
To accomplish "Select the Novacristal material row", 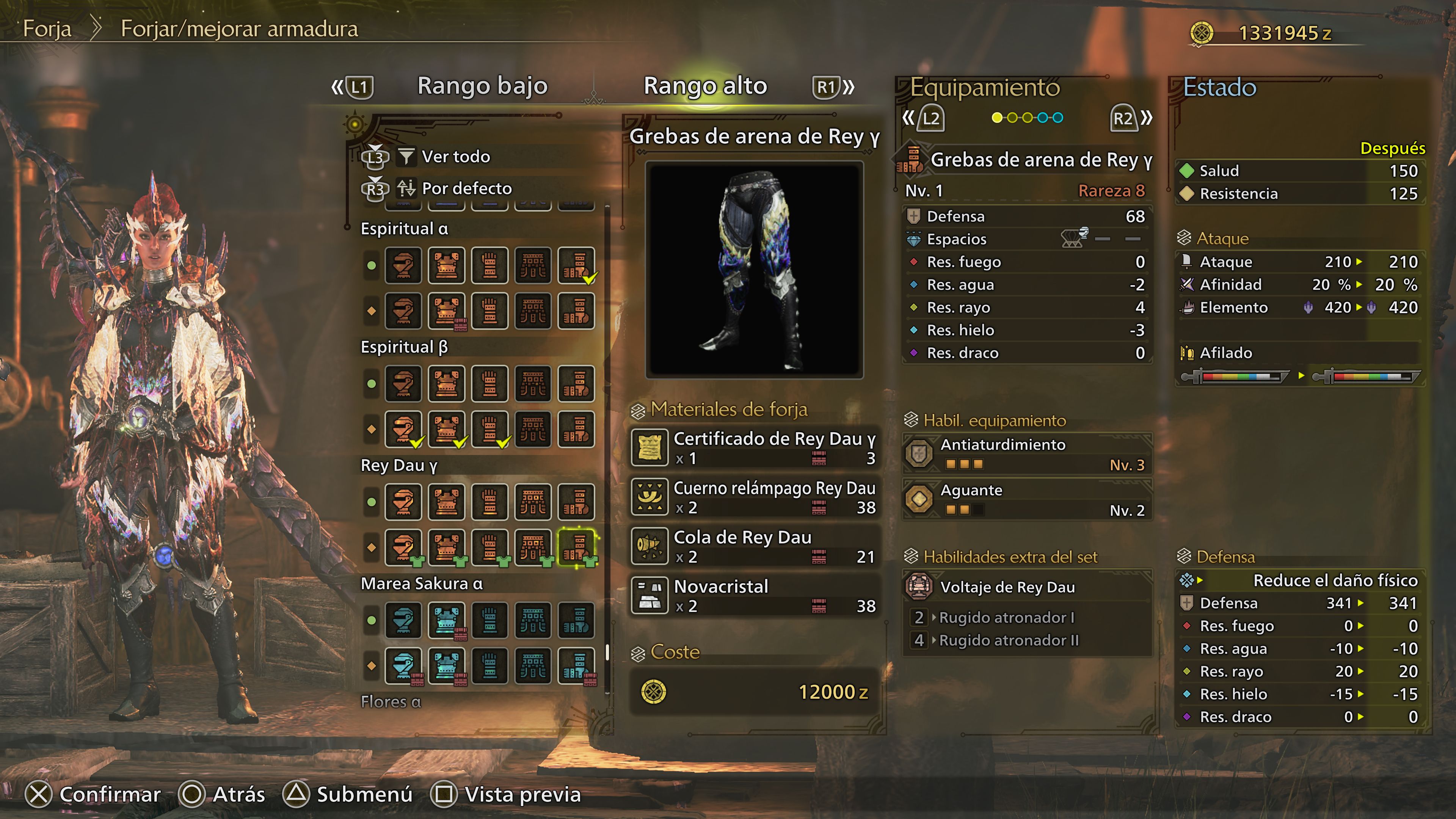I will [x=755, y=596].
